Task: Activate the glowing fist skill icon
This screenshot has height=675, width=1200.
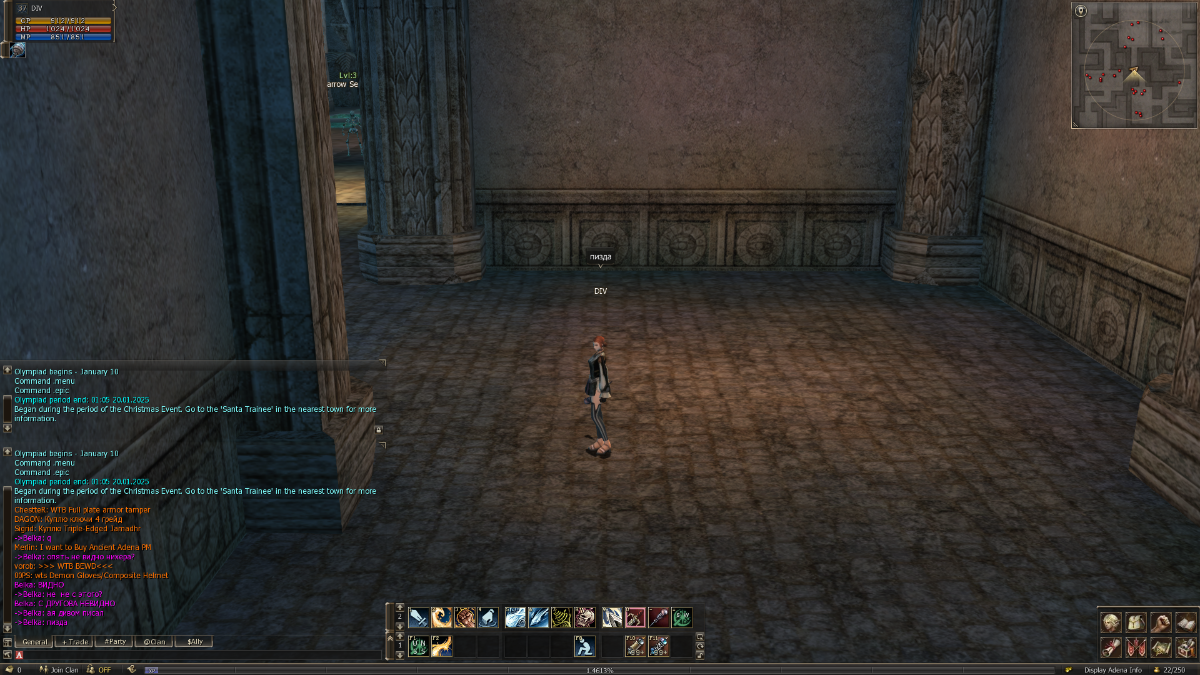Action: click(x=465, y=618)
